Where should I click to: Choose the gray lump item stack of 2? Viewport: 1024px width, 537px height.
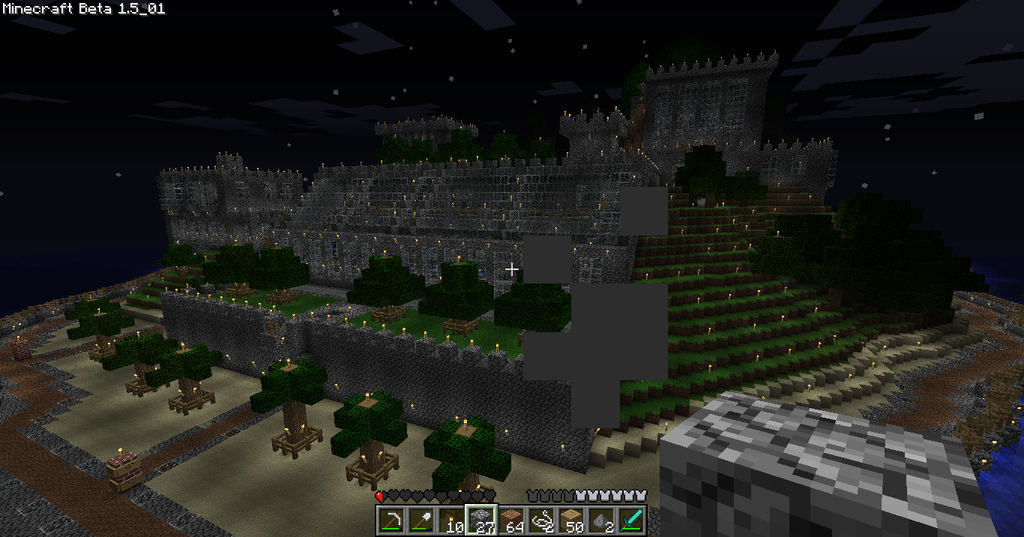coord(601,520)
